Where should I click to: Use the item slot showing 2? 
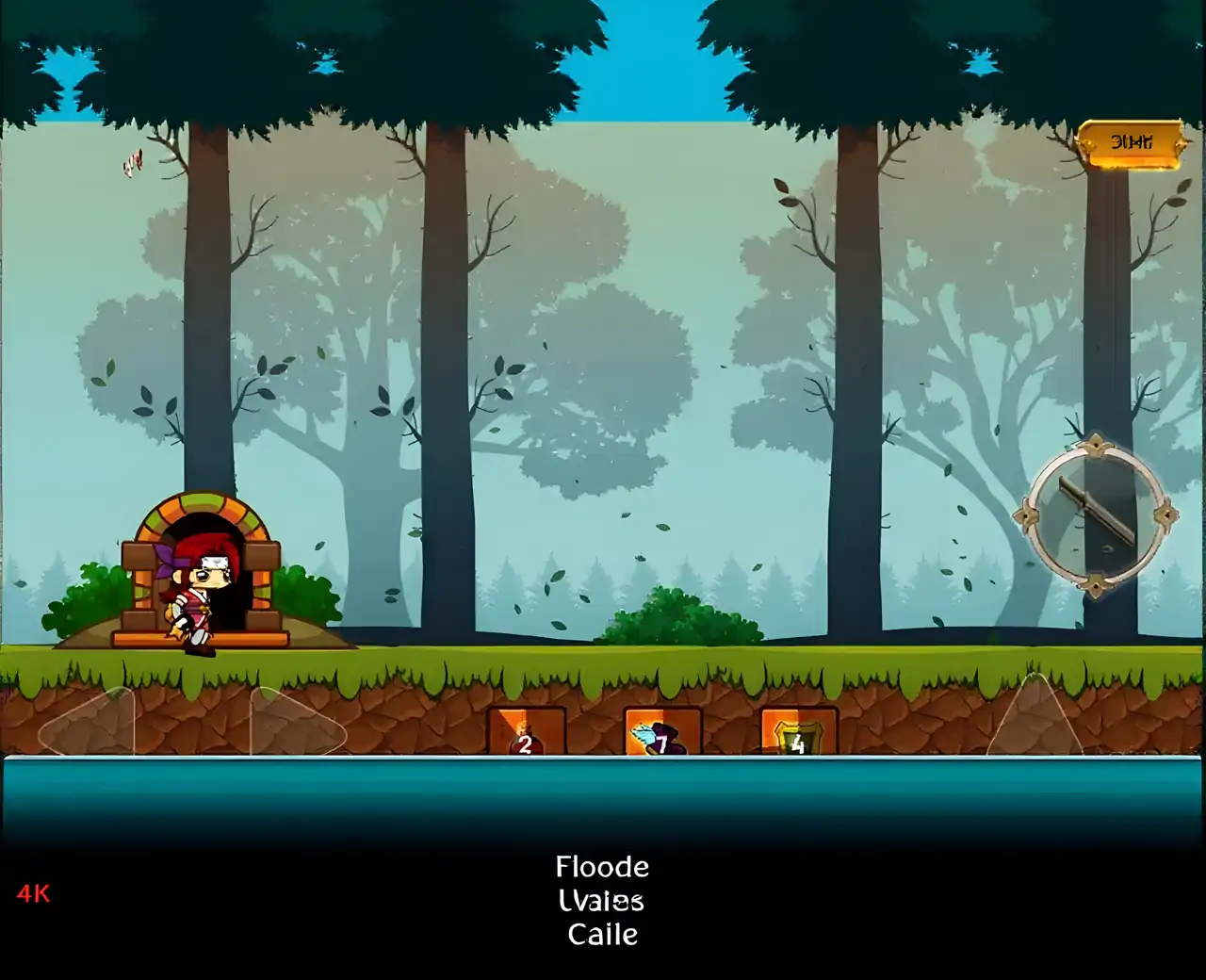point(526,732)
